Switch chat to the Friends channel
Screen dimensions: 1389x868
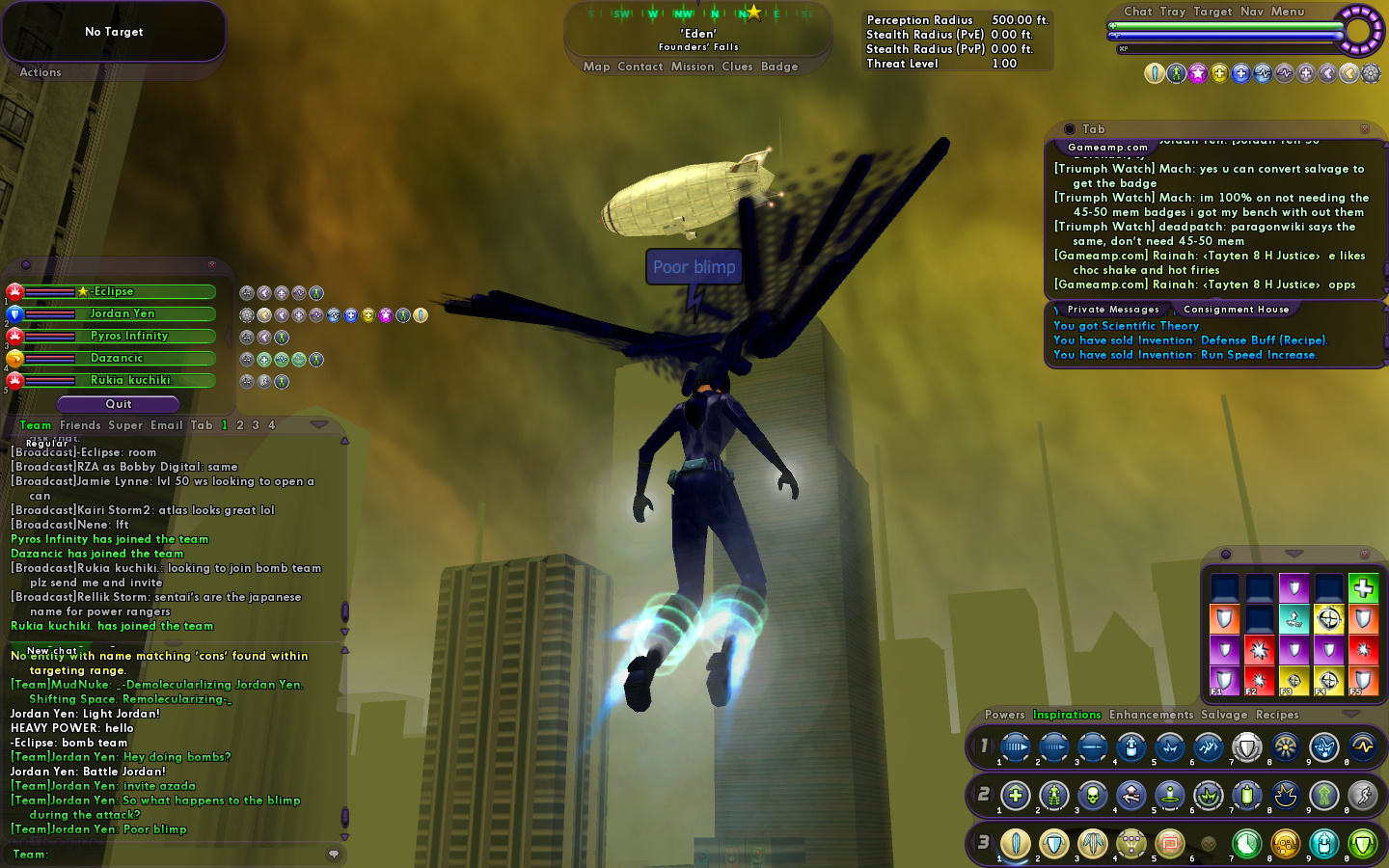pyautogui.click(x=80, y=425)
